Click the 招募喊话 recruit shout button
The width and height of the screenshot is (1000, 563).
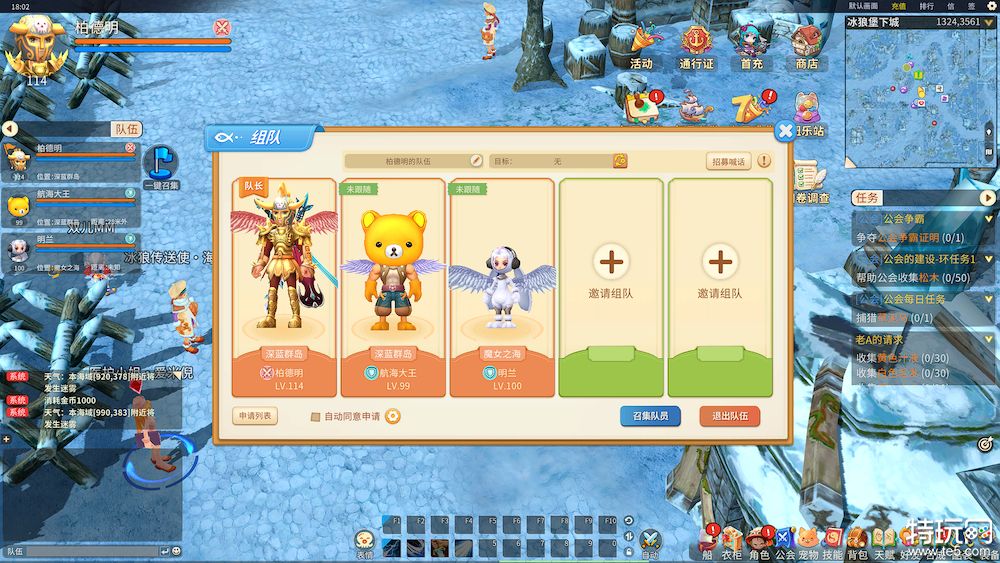[729, 161]
